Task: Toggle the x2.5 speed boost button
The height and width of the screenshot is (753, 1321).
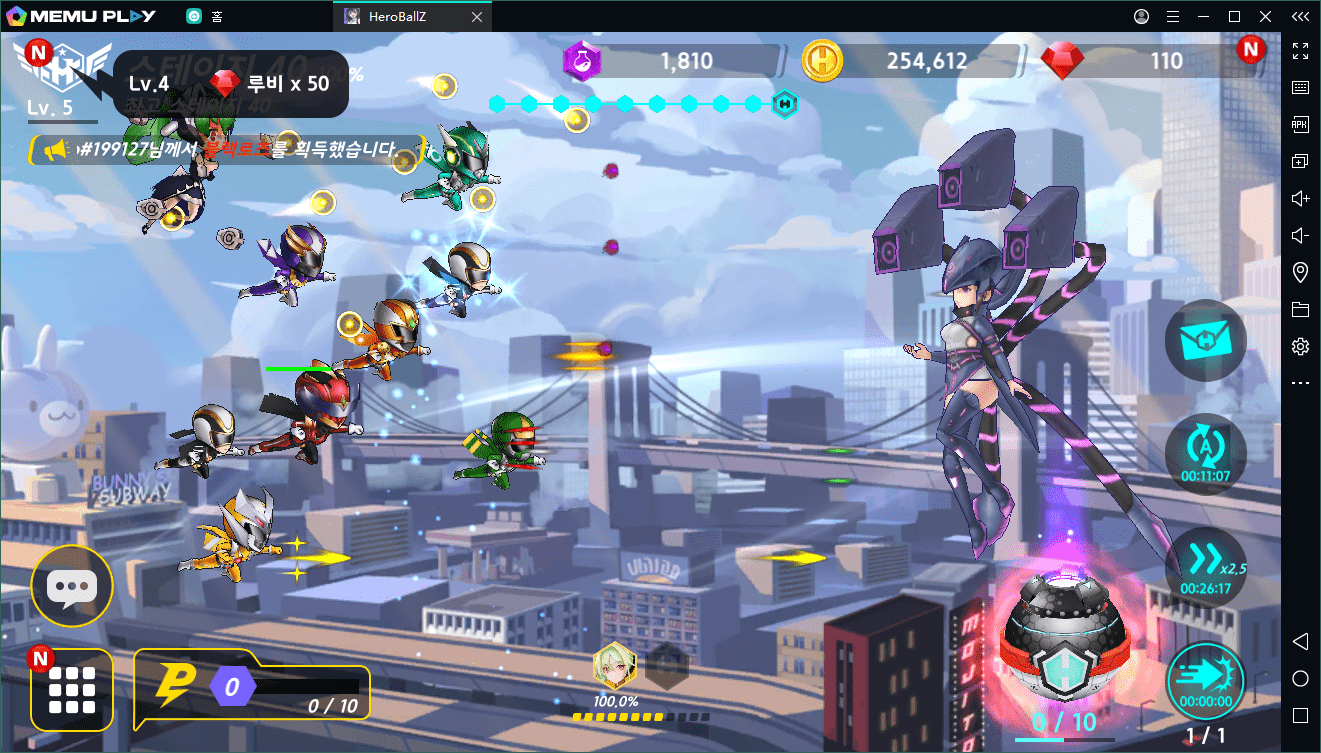Action: pyautogui.click(x=1206, y=566)
